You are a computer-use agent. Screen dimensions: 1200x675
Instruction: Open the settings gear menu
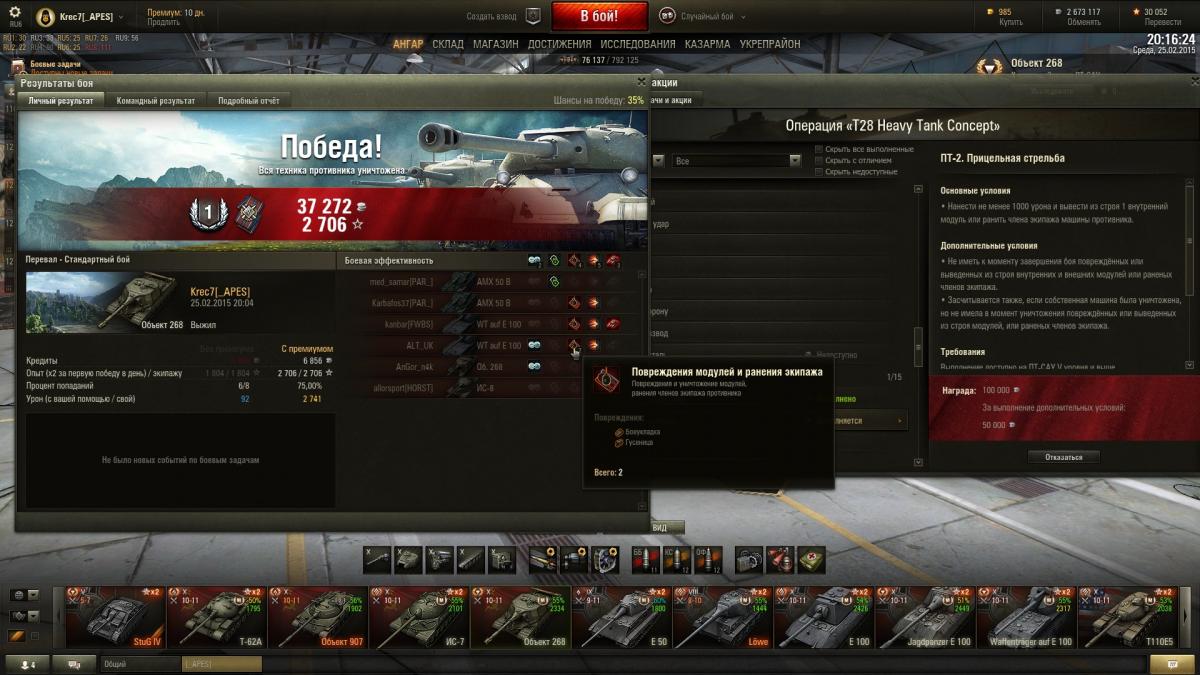14,11
